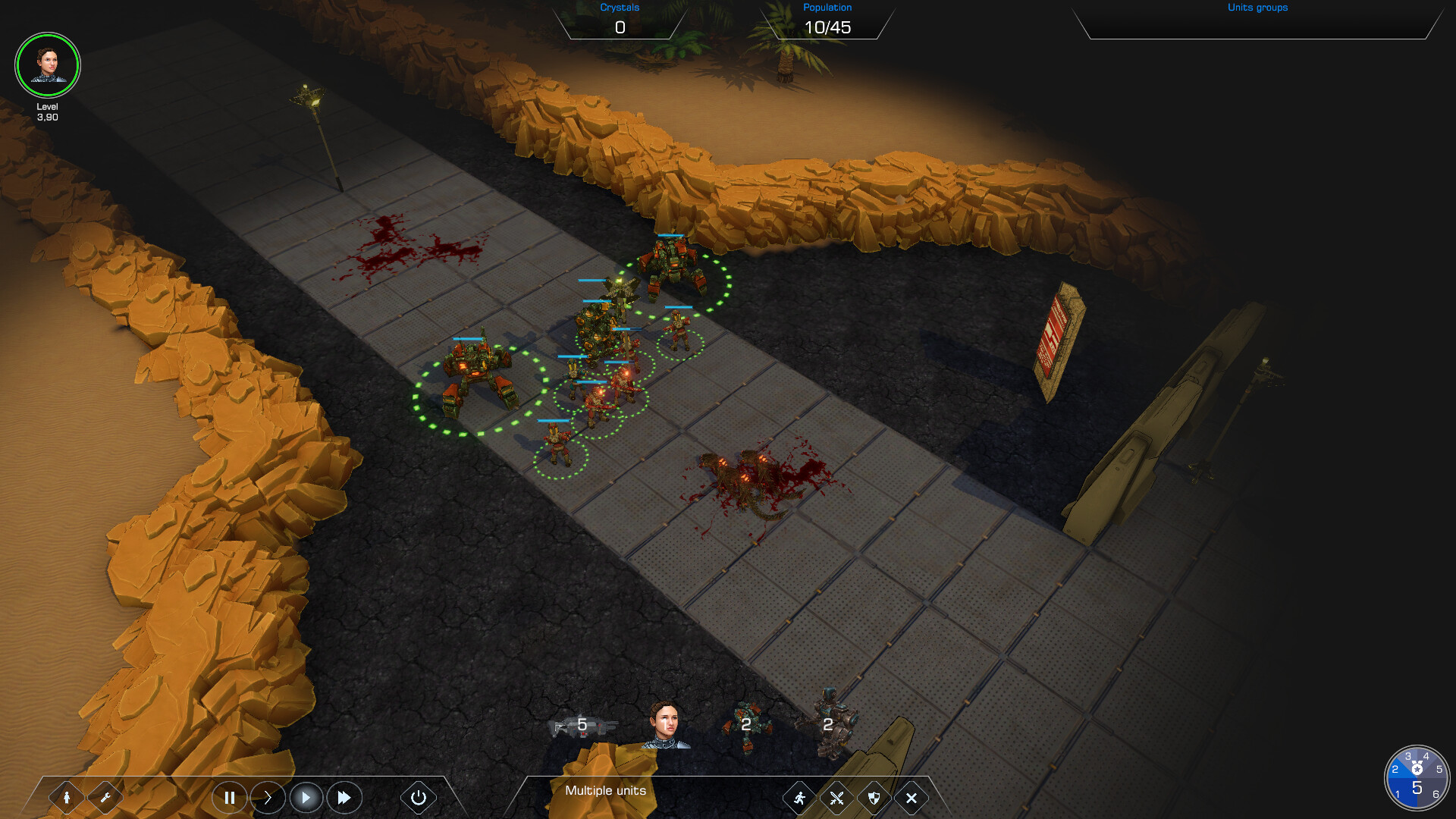
Task: Enable the defensive shield stance
Action: pyautogui.click(x=874, y=798)
